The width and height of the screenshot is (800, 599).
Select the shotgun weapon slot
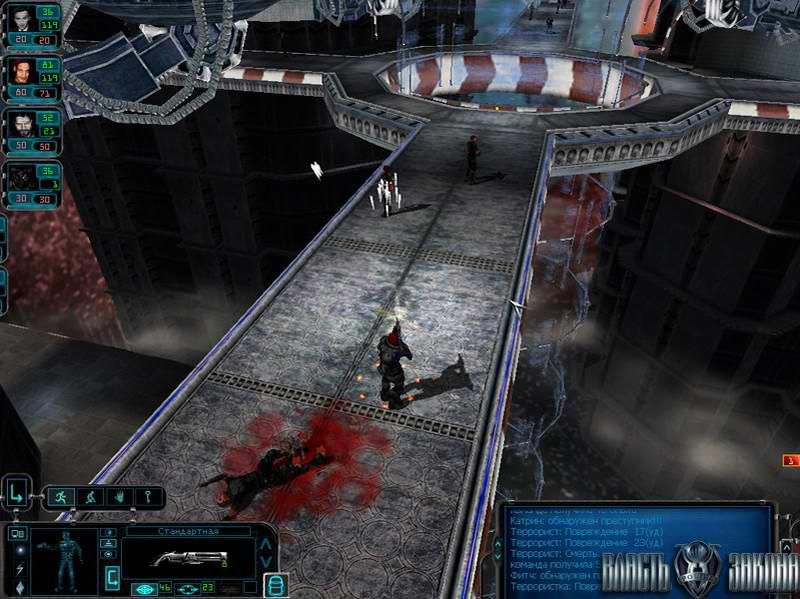[x=188, y=557]
